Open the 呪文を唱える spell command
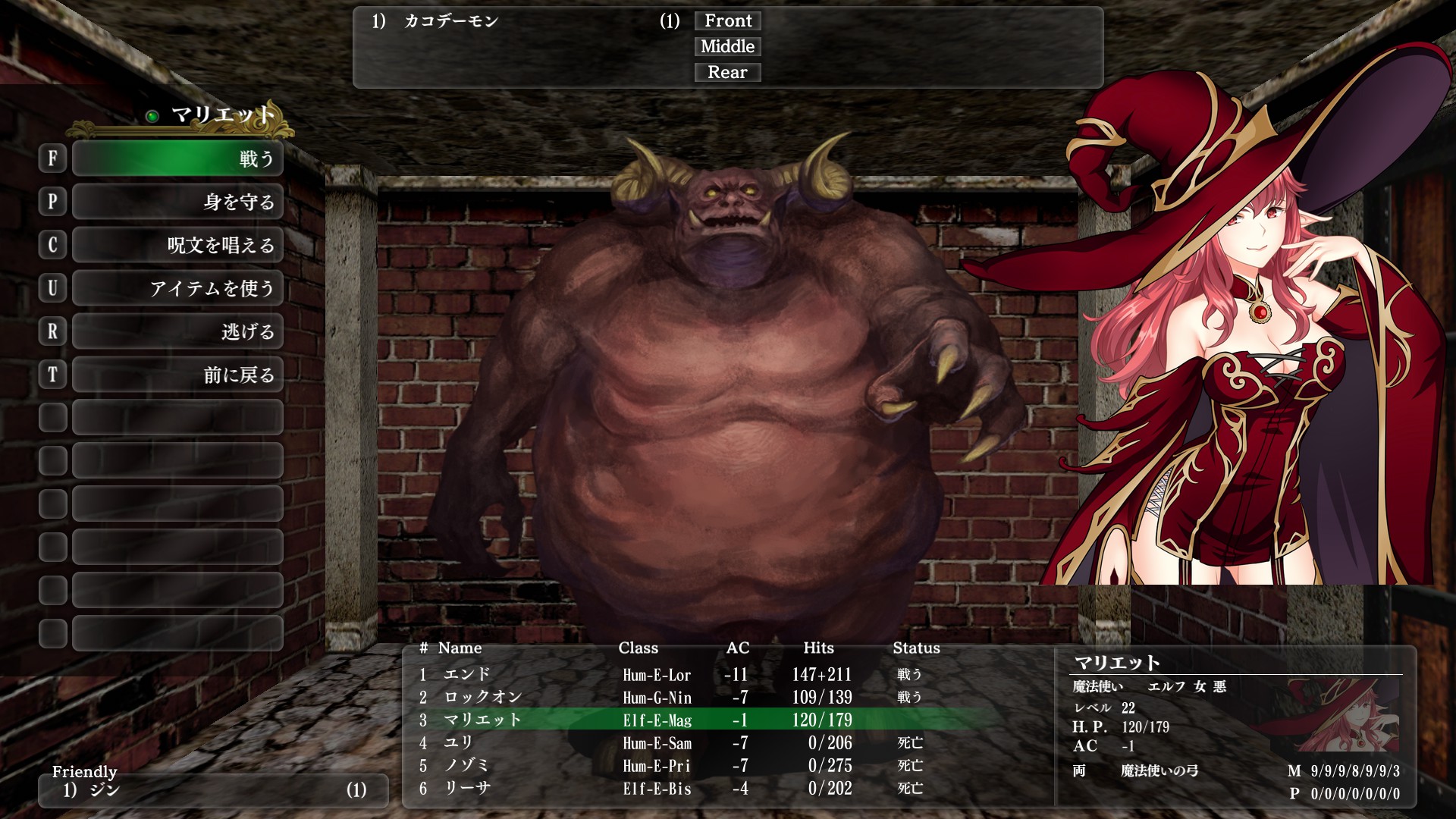 point(177,245)
